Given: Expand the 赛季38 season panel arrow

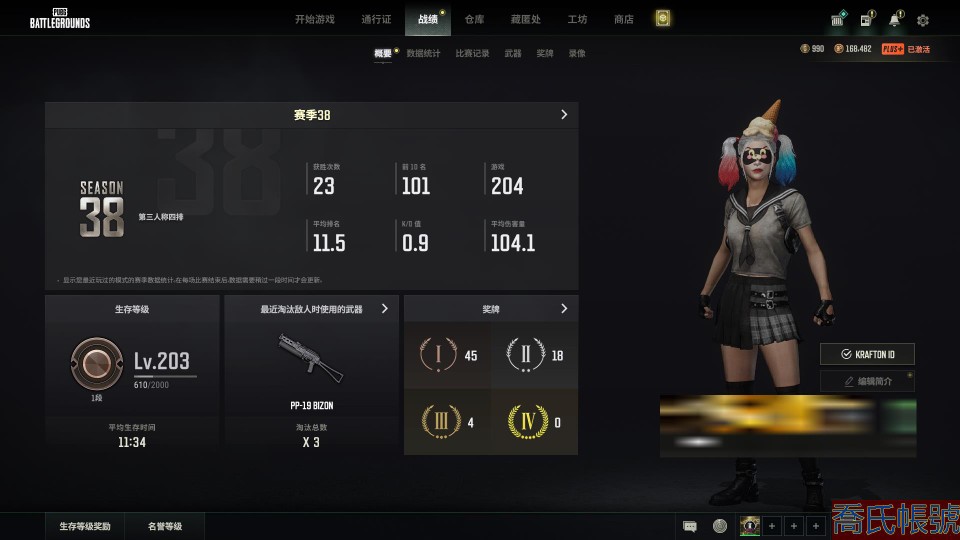Looking at the screenshot, I should [x=564, y=115].
